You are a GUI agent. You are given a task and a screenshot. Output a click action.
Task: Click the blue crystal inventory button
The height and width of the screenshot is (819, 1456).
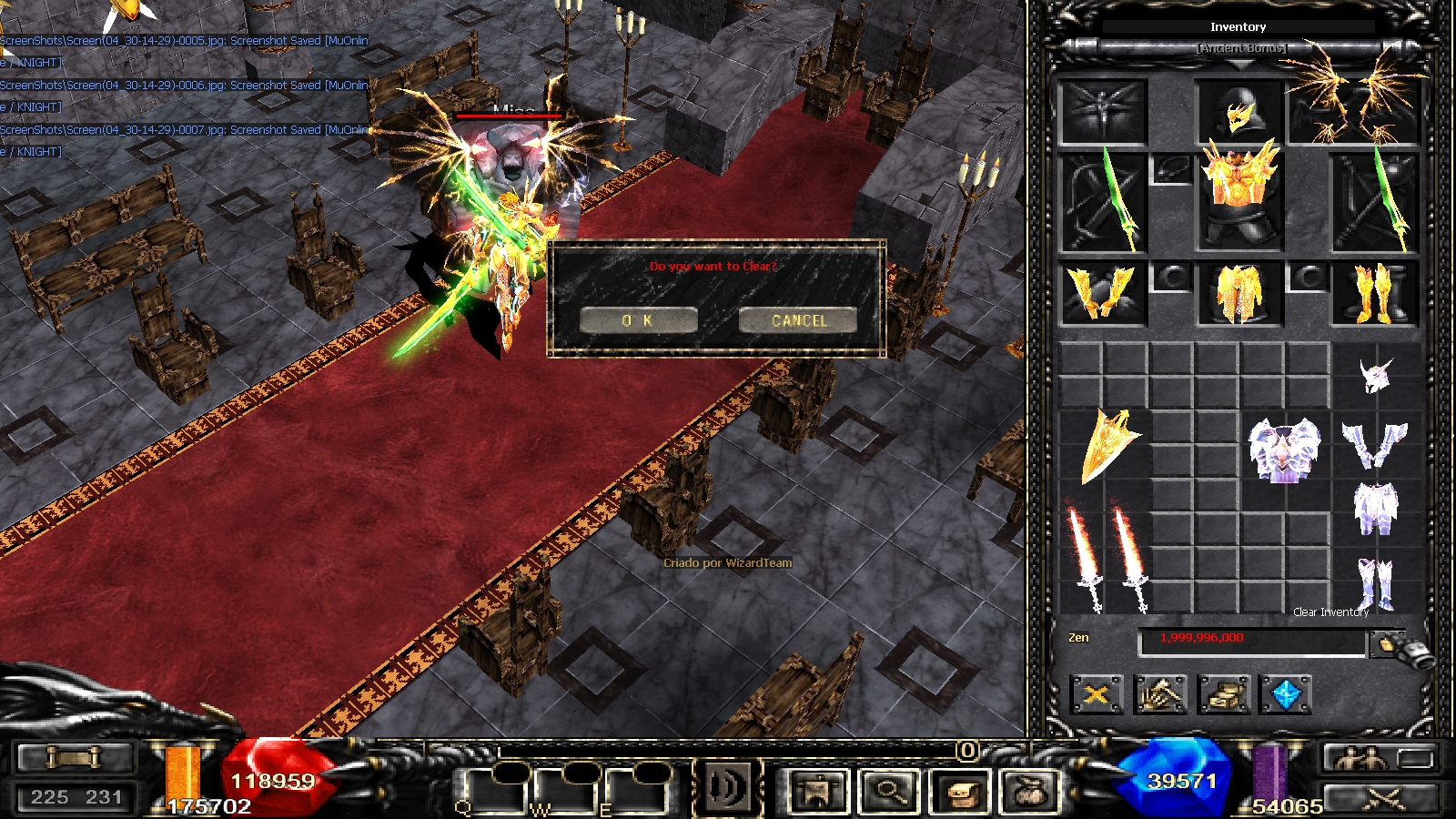coord(1286,695)
